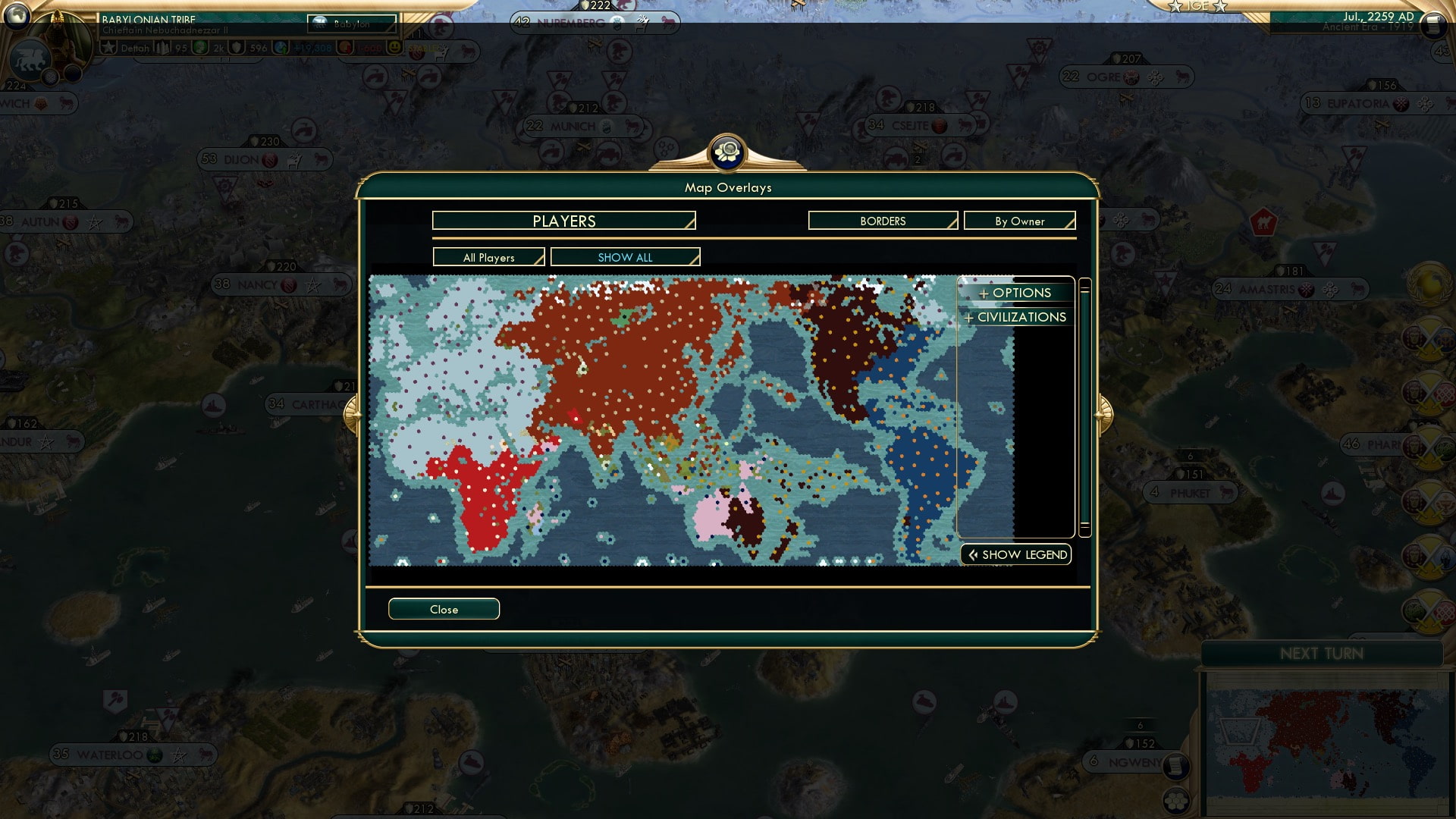Toggle SHOW ALL players on the overlay
The image size is (1456, 819).
(x=625, y=257)
